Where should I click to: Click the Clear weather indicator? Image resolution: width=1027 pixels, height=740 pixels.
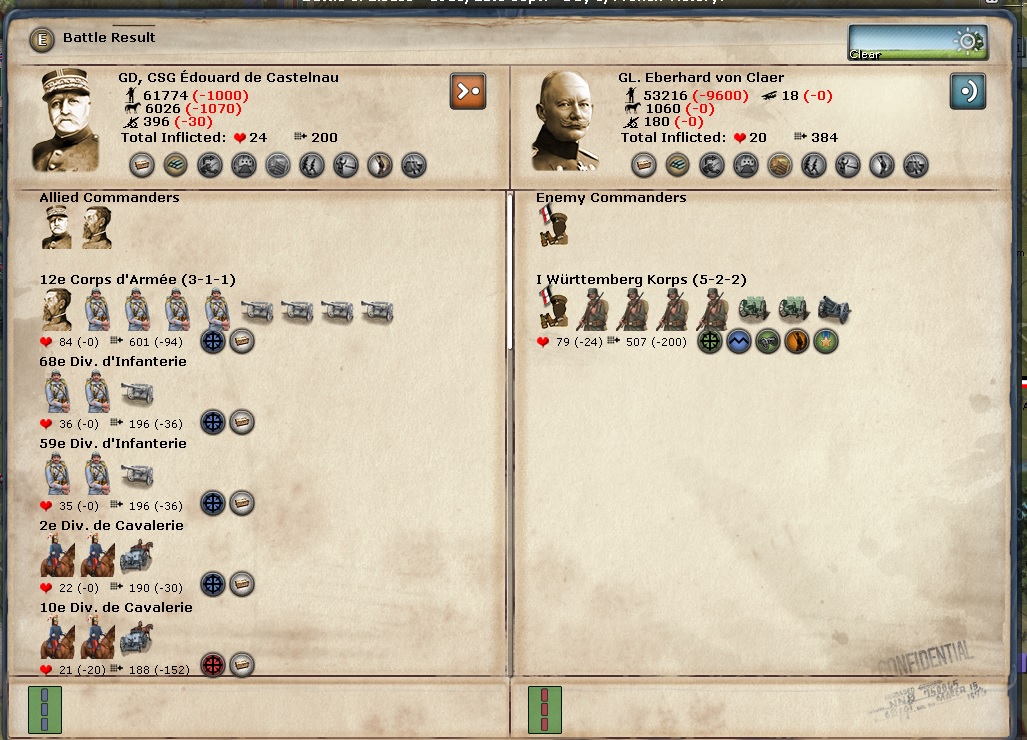(917, 43)
